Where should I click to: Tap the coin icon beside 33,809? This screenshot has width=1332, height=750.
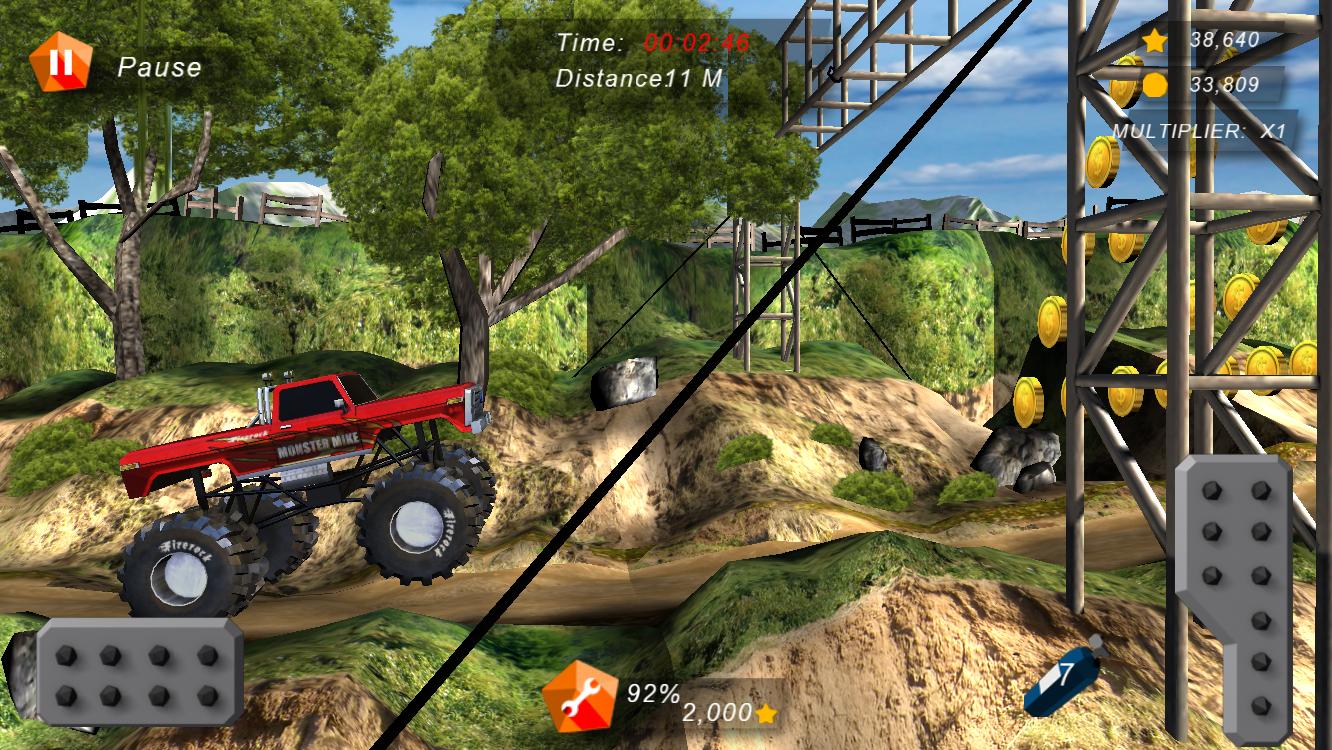click(1154, 86)
